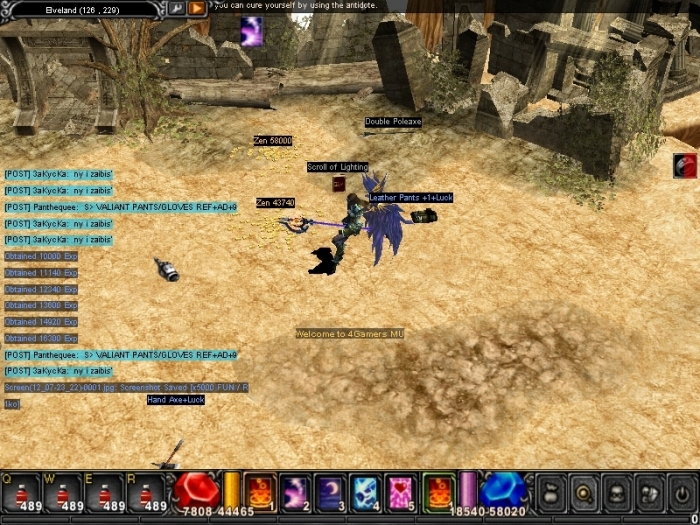The image size is (700, 525).
Task: Choose the blue crystal skill in slot 4
Action: [x=365, y=491]
